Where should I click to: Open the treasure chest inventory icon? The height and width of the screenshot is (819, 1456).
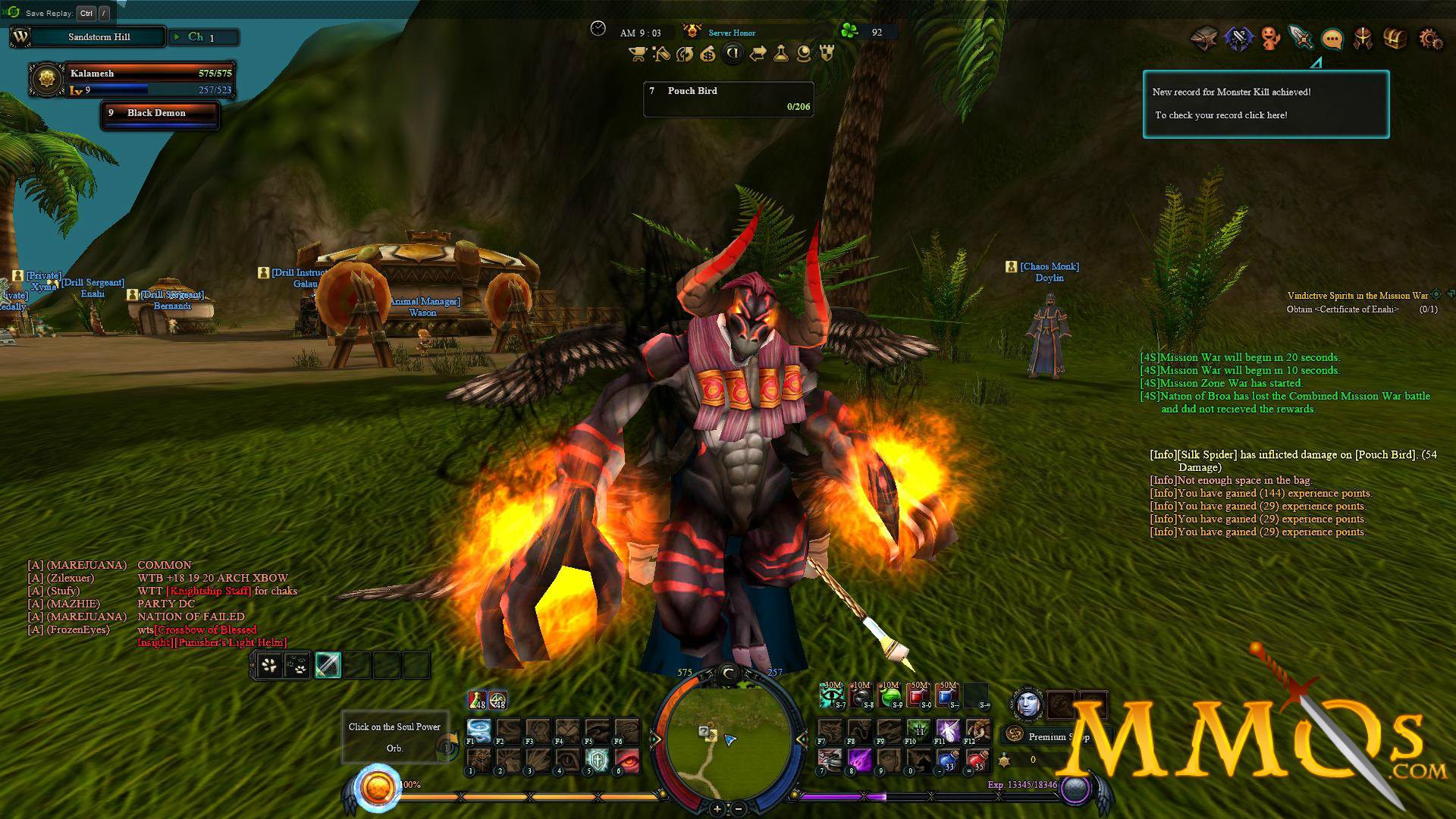[x=1395, y=38]
